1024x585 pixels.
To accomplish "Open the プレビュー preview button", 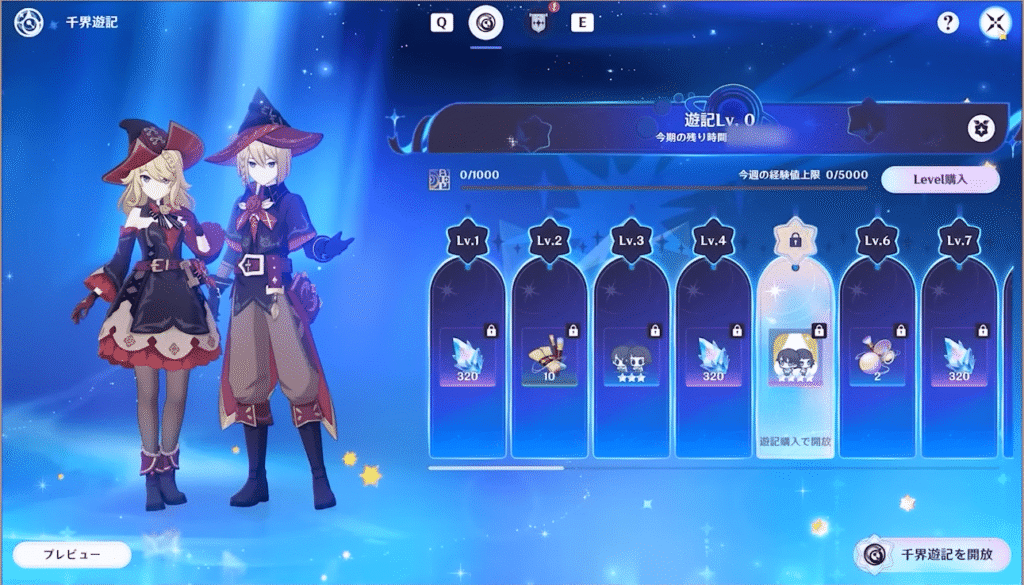I will click(72, 554).
